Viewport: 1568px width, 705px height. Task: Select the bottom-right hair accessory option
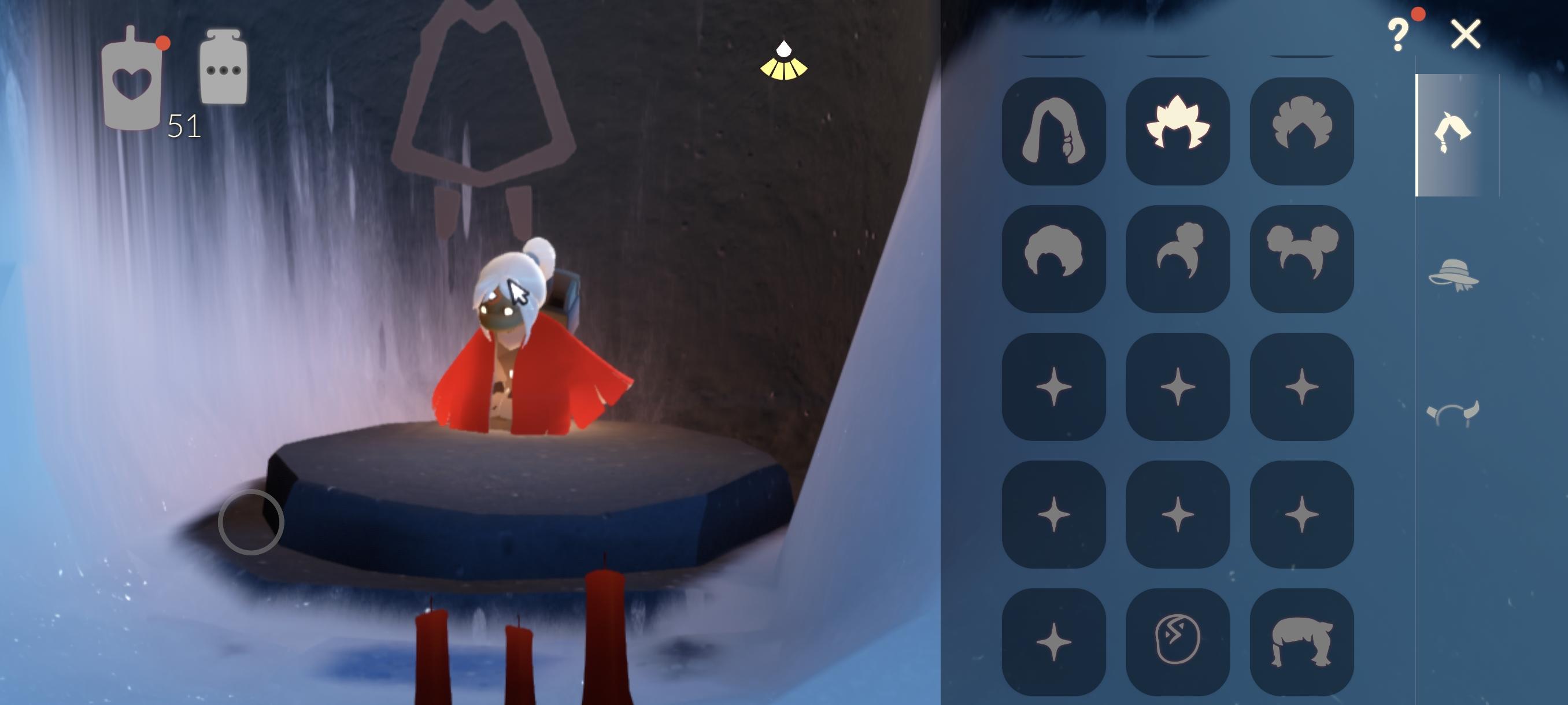click(x=1301, y=641)
